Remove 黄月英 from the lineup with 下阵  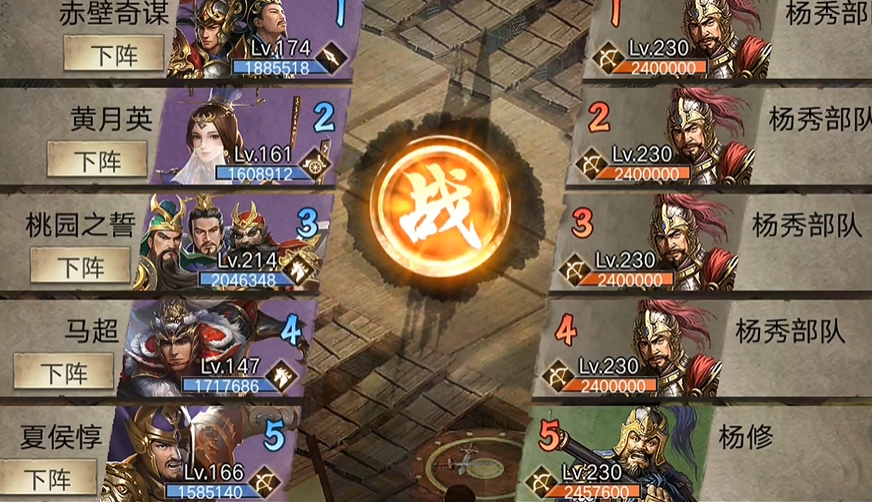[x=97, y=159]
